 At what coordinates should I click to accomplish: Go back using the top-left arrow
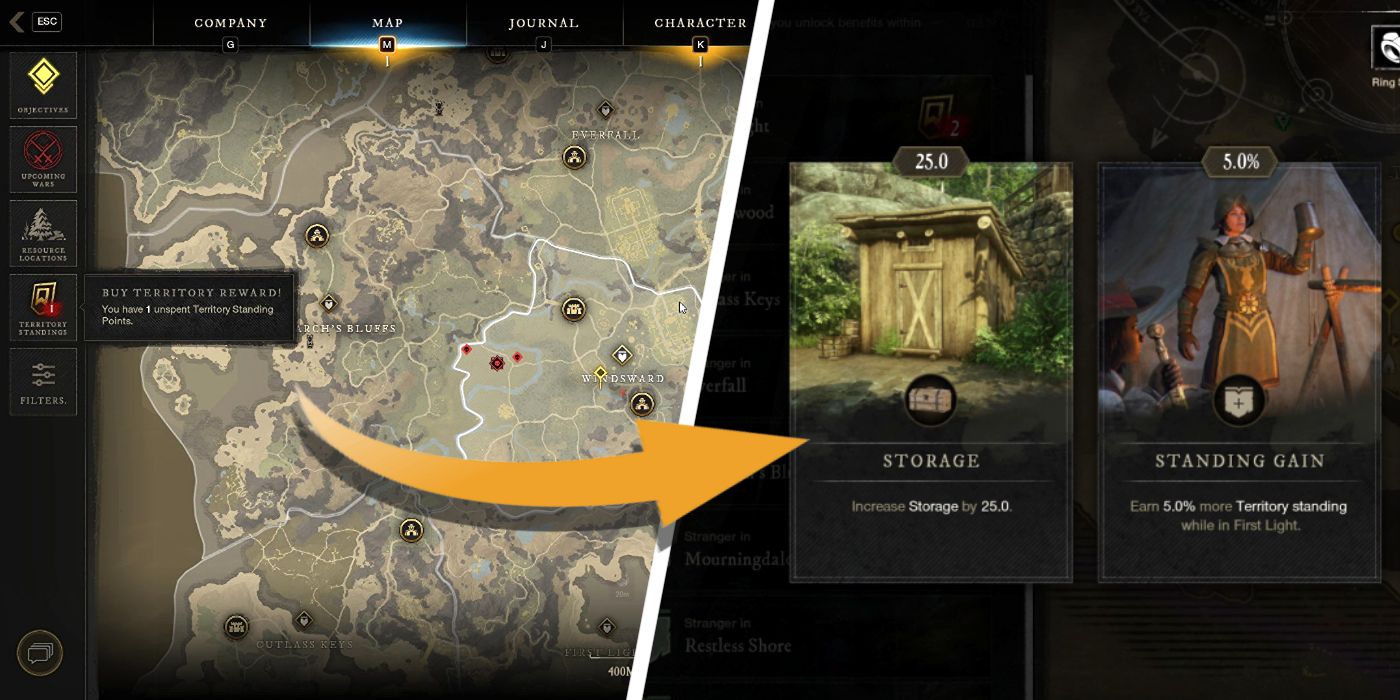(17, 22)
